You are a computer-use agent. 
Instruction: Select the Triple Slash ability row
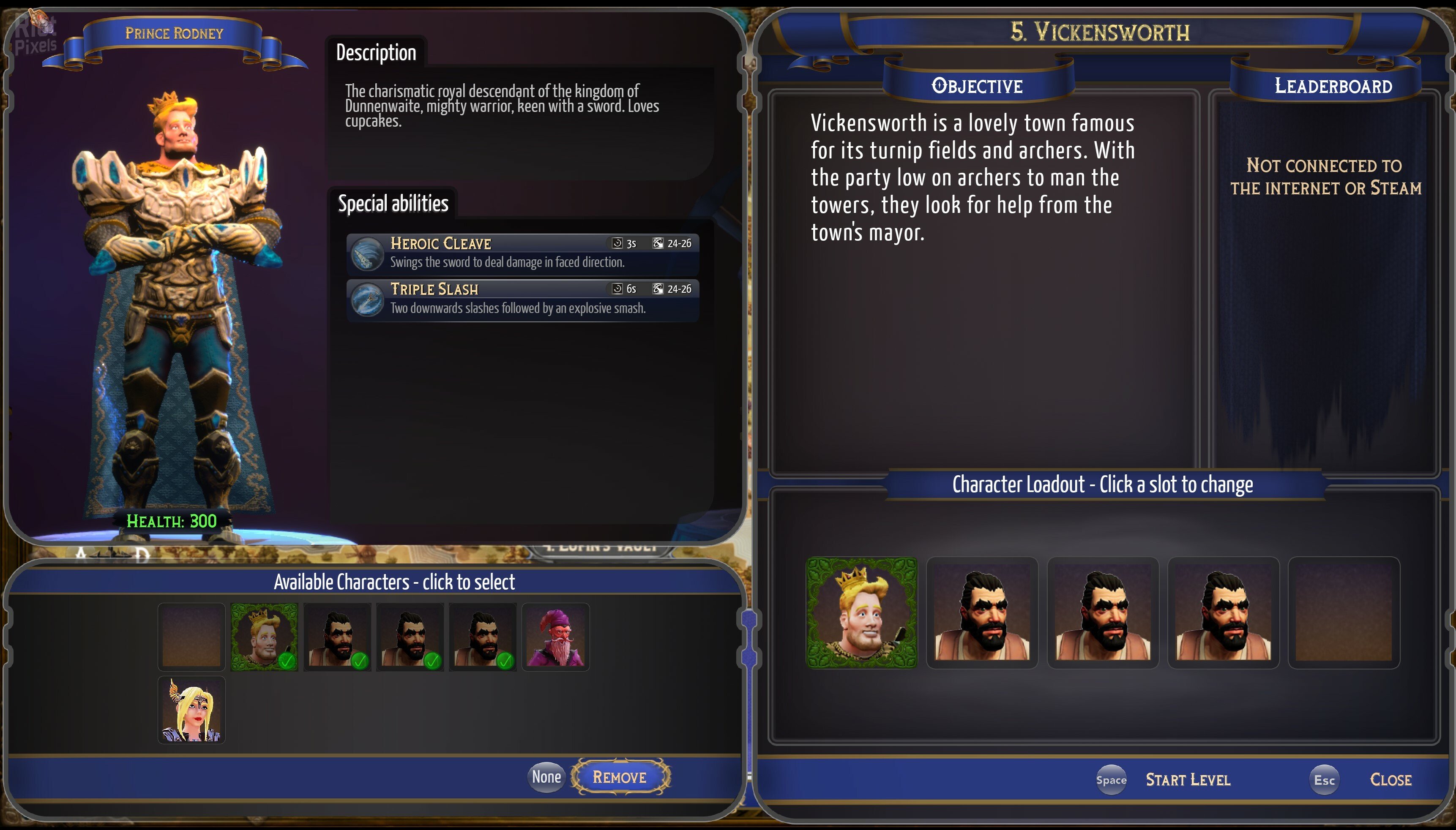click(x=522, y=298)
